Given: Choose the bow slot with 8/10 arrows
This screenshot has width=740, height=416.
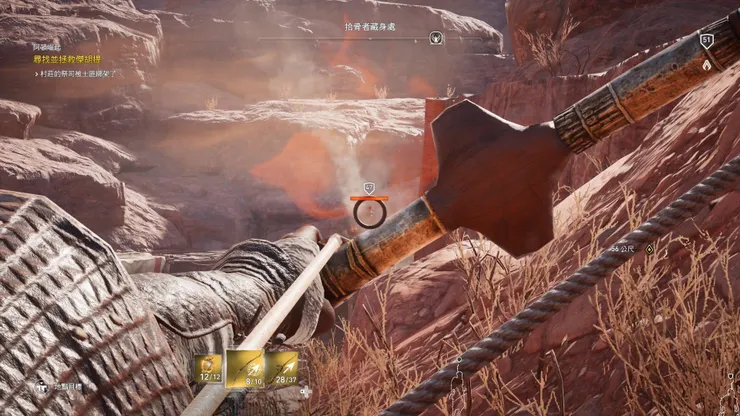Looking at the screenshot, I should tap(246, 367).
